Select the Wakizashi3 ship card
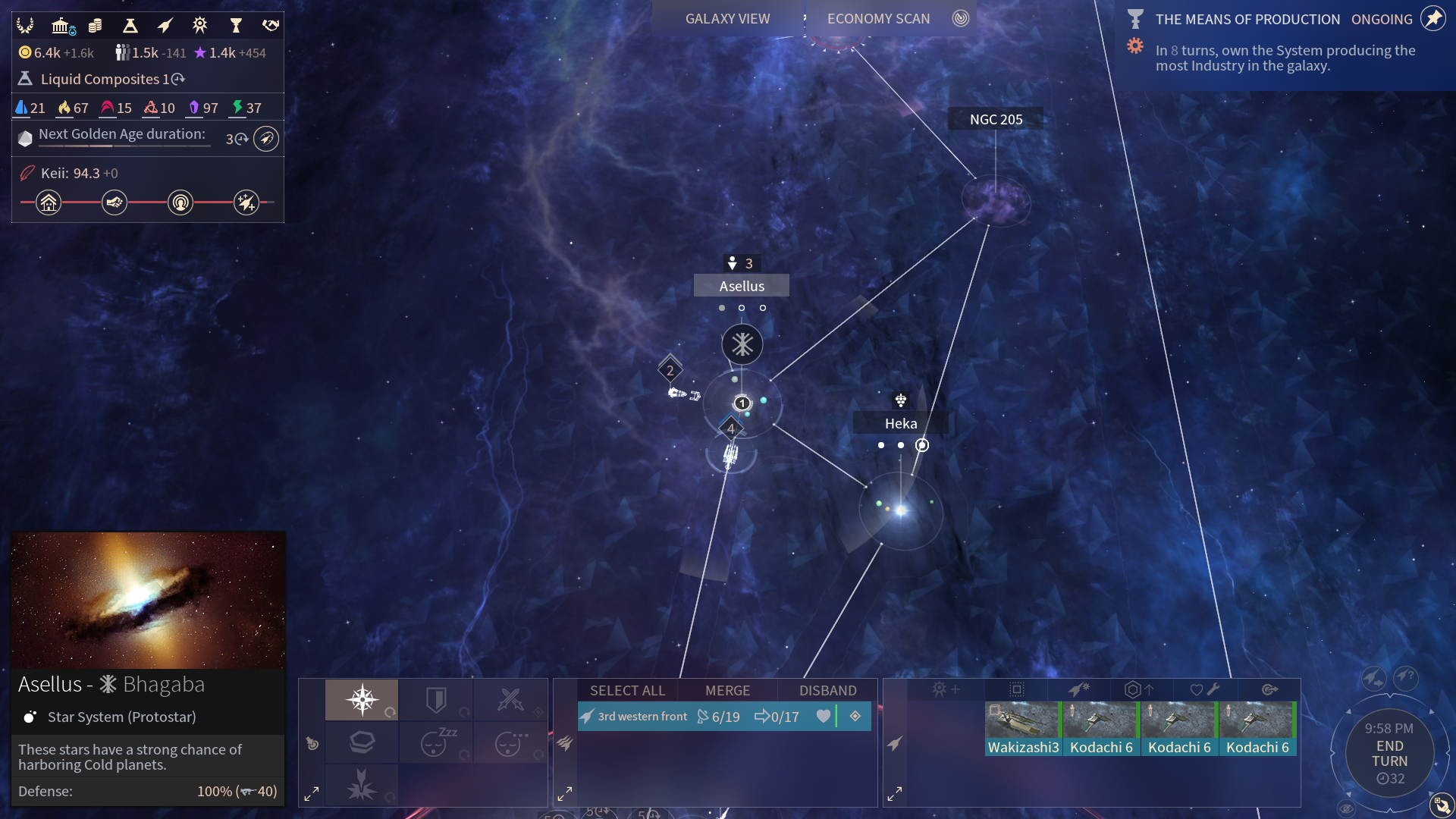The image size is (1456, 819). [1023, 729]
